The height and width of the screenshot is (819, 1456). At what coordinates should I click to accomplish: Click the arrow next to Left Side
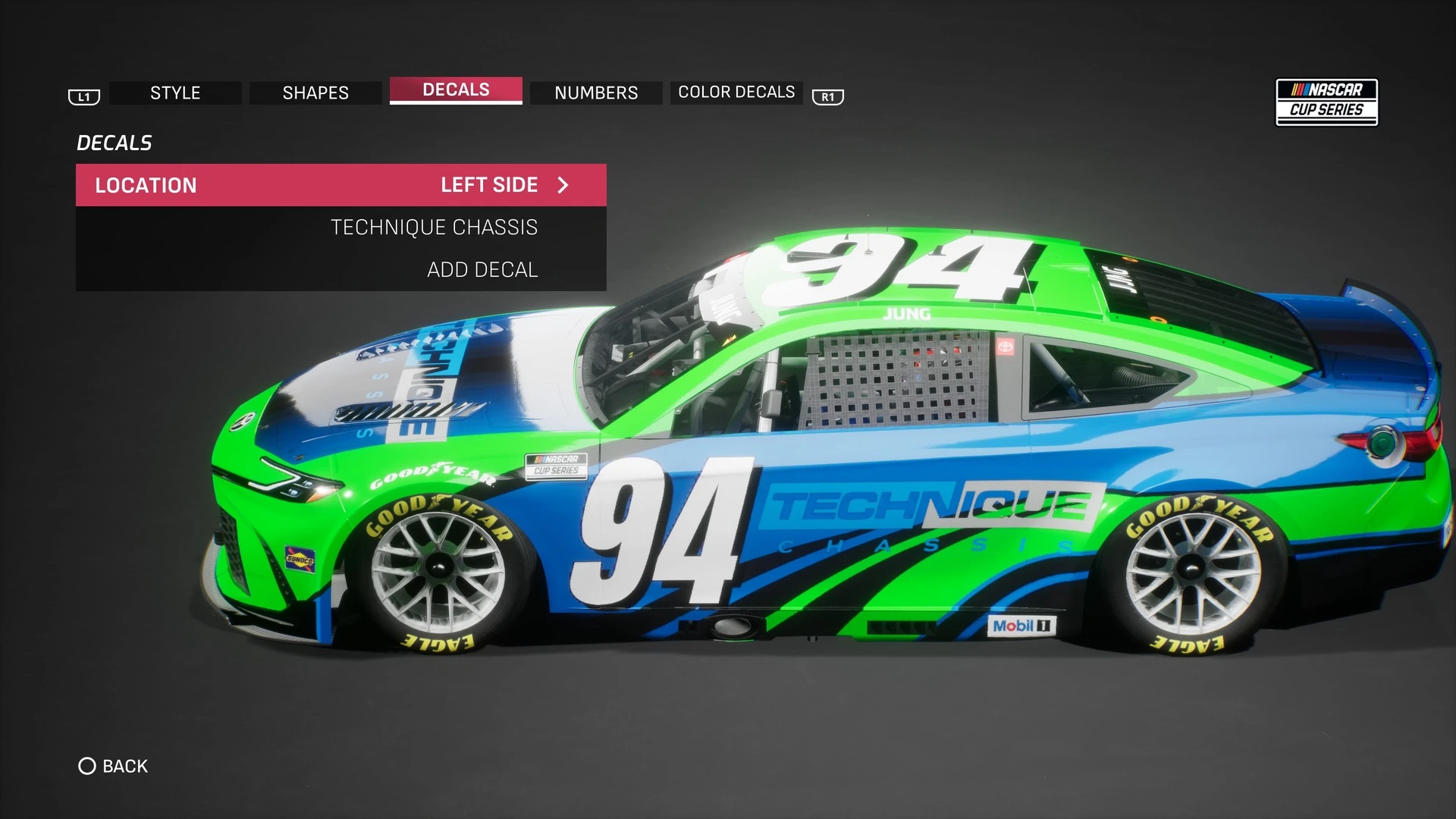563,185
